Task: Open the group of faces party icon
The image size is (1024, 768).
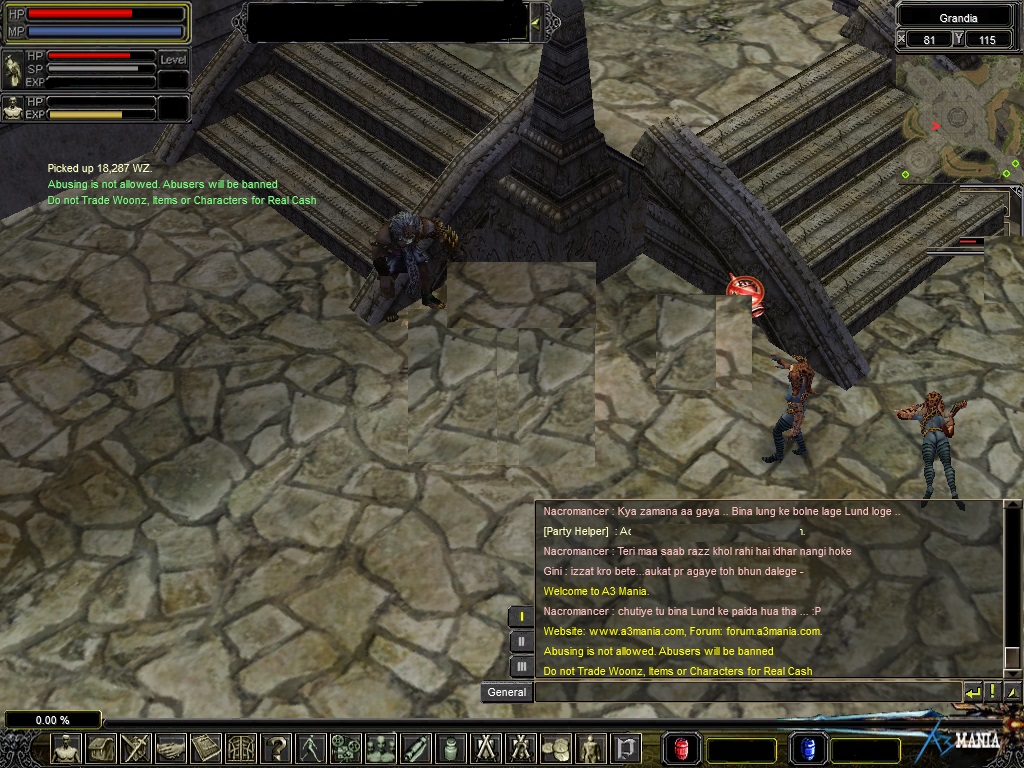Action: [x=381, y=748]
